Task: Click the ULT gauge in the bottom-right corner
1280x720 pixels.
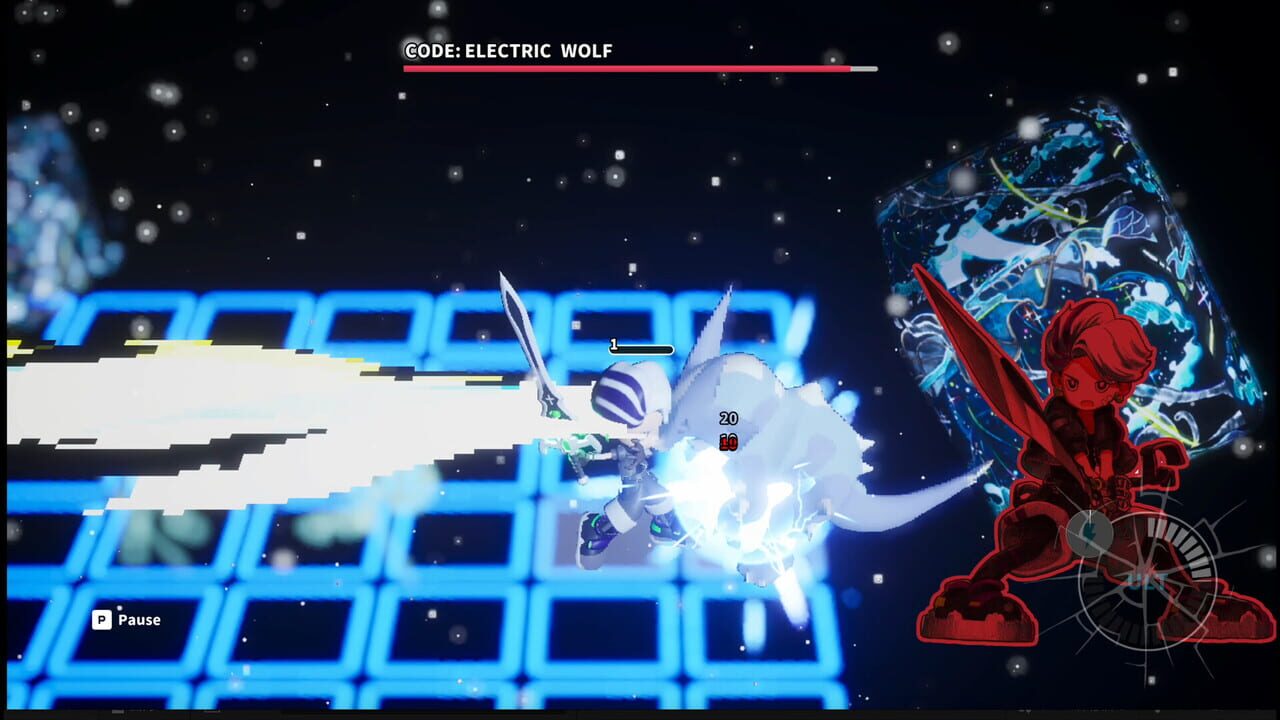Action: [1150, 575]
